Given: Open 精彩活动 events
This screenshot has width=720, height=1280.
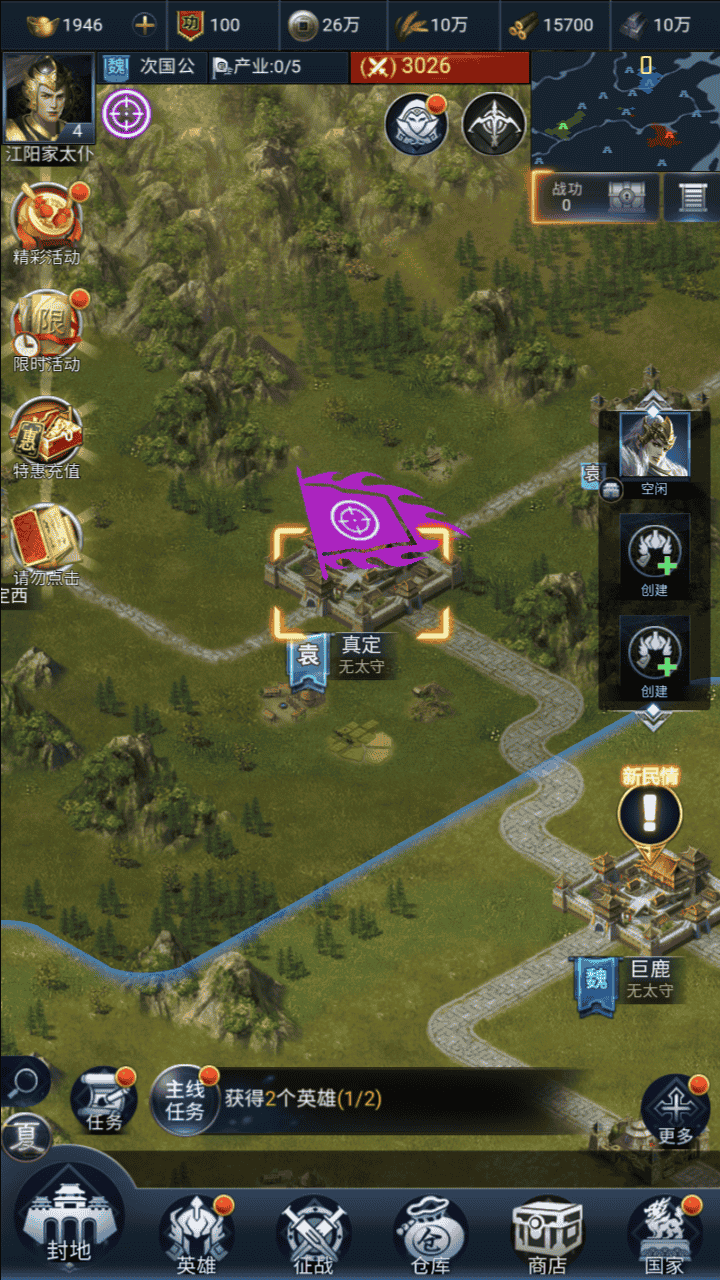Looking at the screenshot, I should [x=47, y=224].
